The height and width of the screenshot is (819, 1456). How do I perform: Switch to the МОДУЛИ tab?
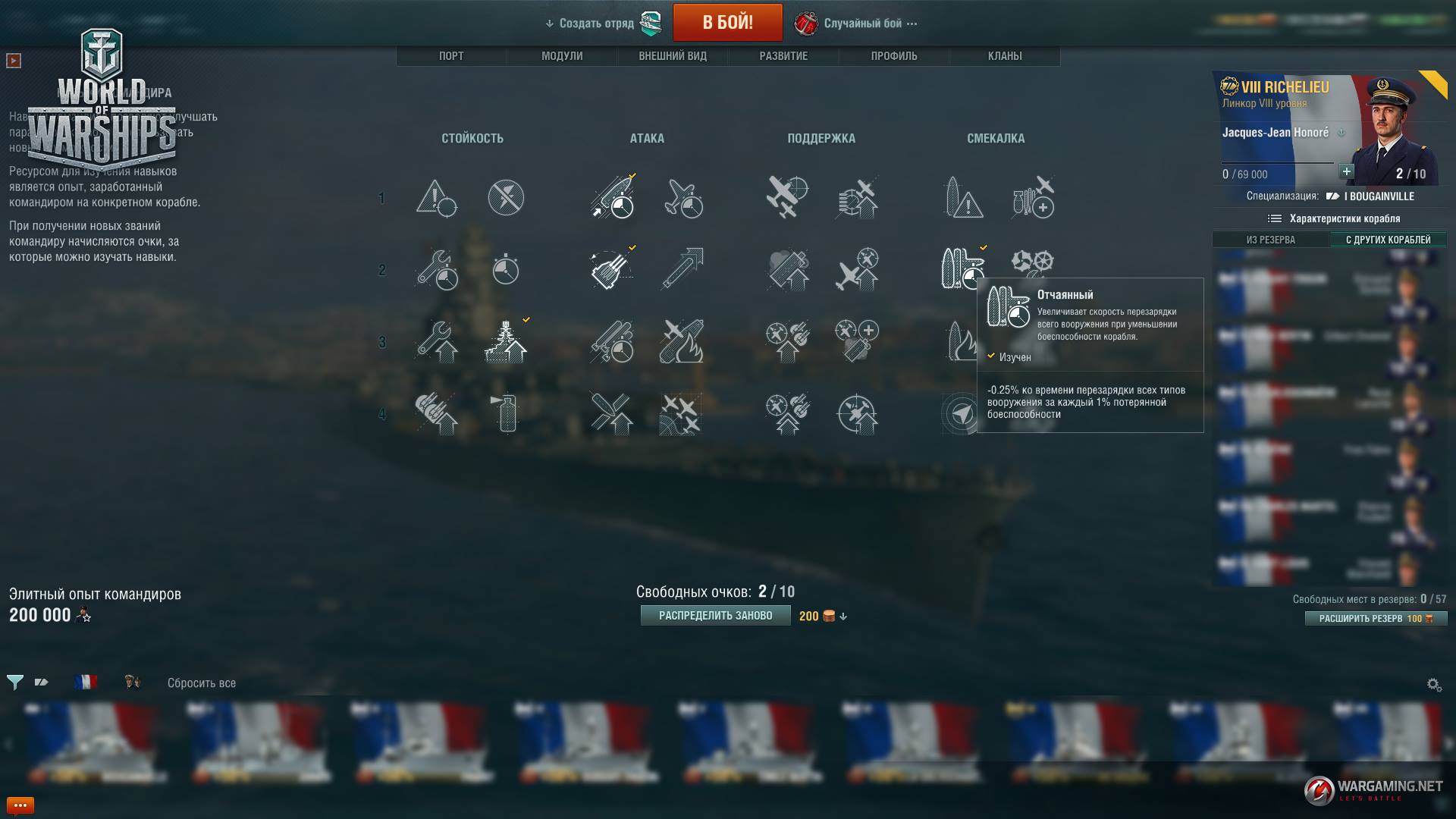tap(562, 56)
